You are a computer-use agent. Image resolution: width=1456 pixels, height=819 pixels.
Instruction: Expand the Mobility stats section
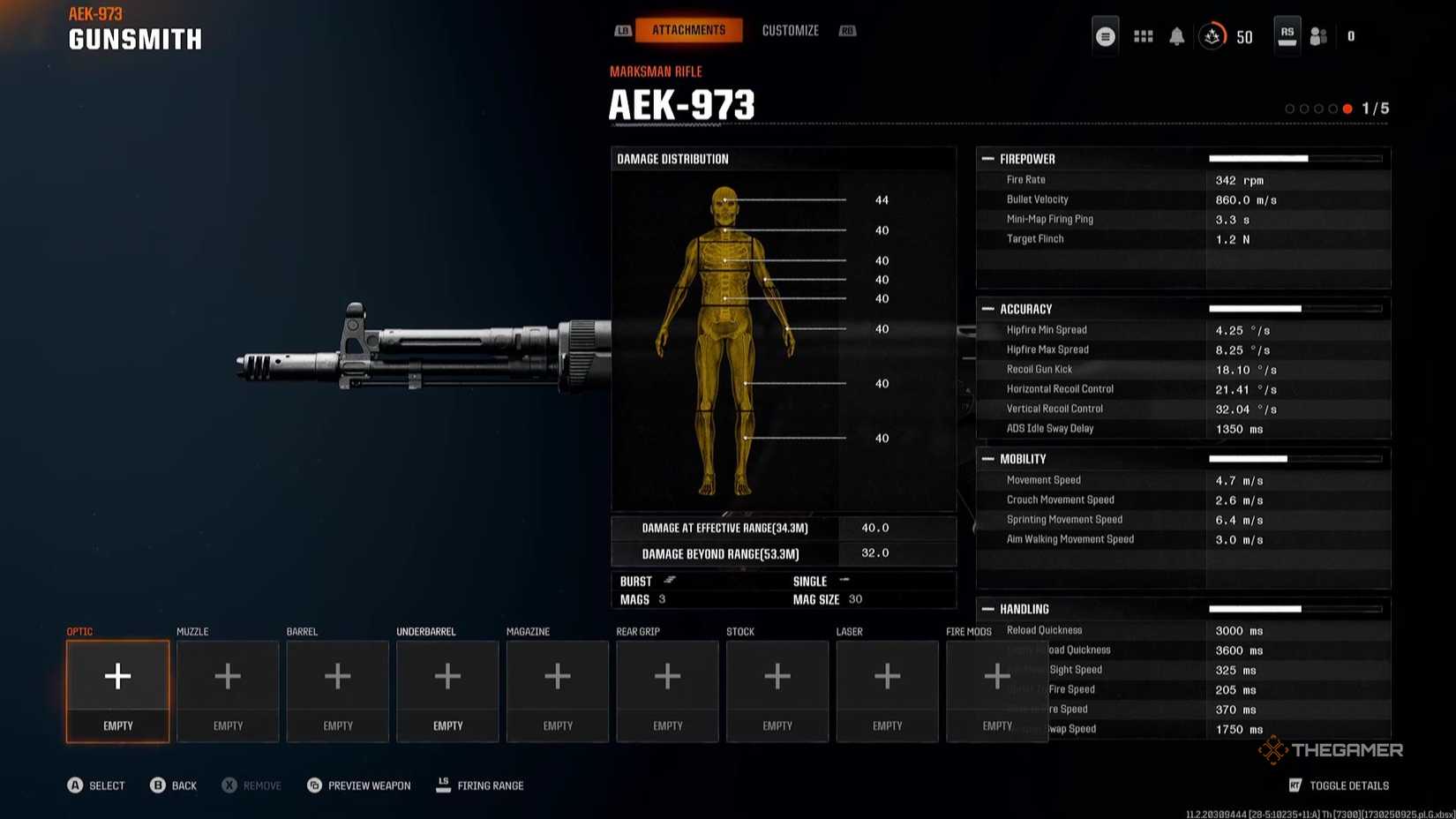point(1022,459)
